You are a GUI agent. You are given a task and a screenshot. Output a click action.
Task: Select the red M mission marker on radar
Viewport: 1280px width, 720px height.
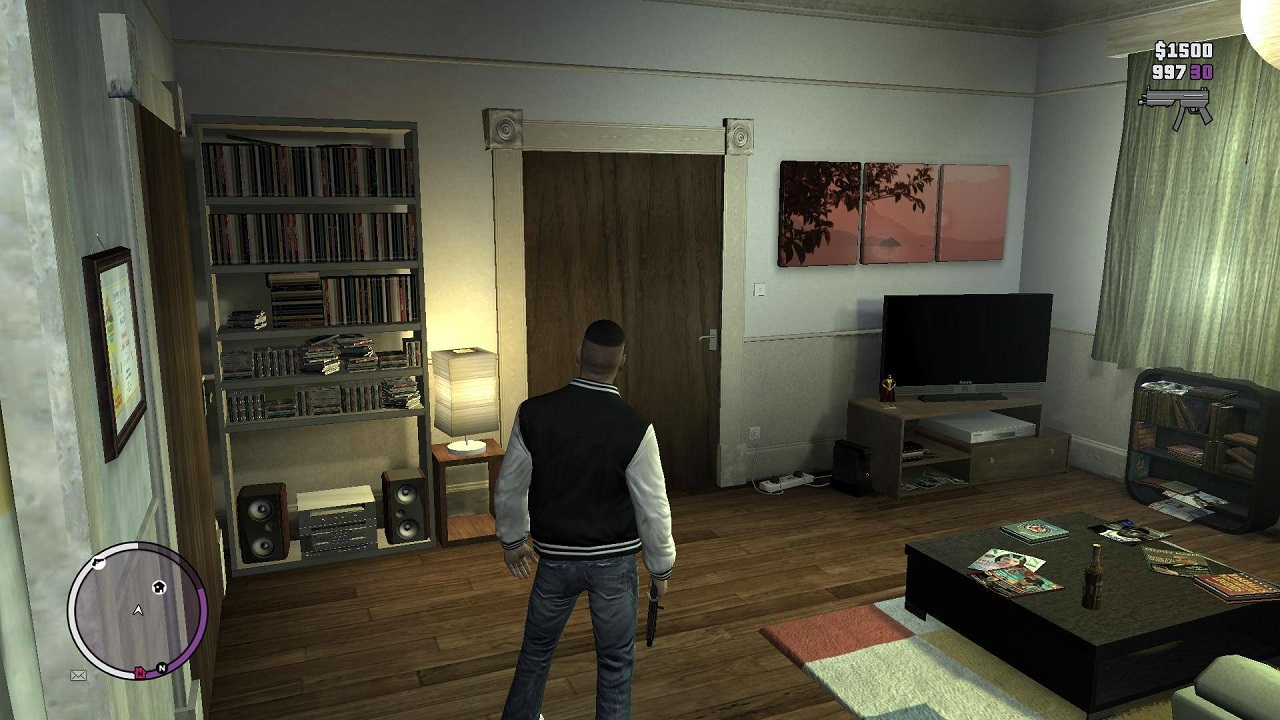(x=141, y=673)
